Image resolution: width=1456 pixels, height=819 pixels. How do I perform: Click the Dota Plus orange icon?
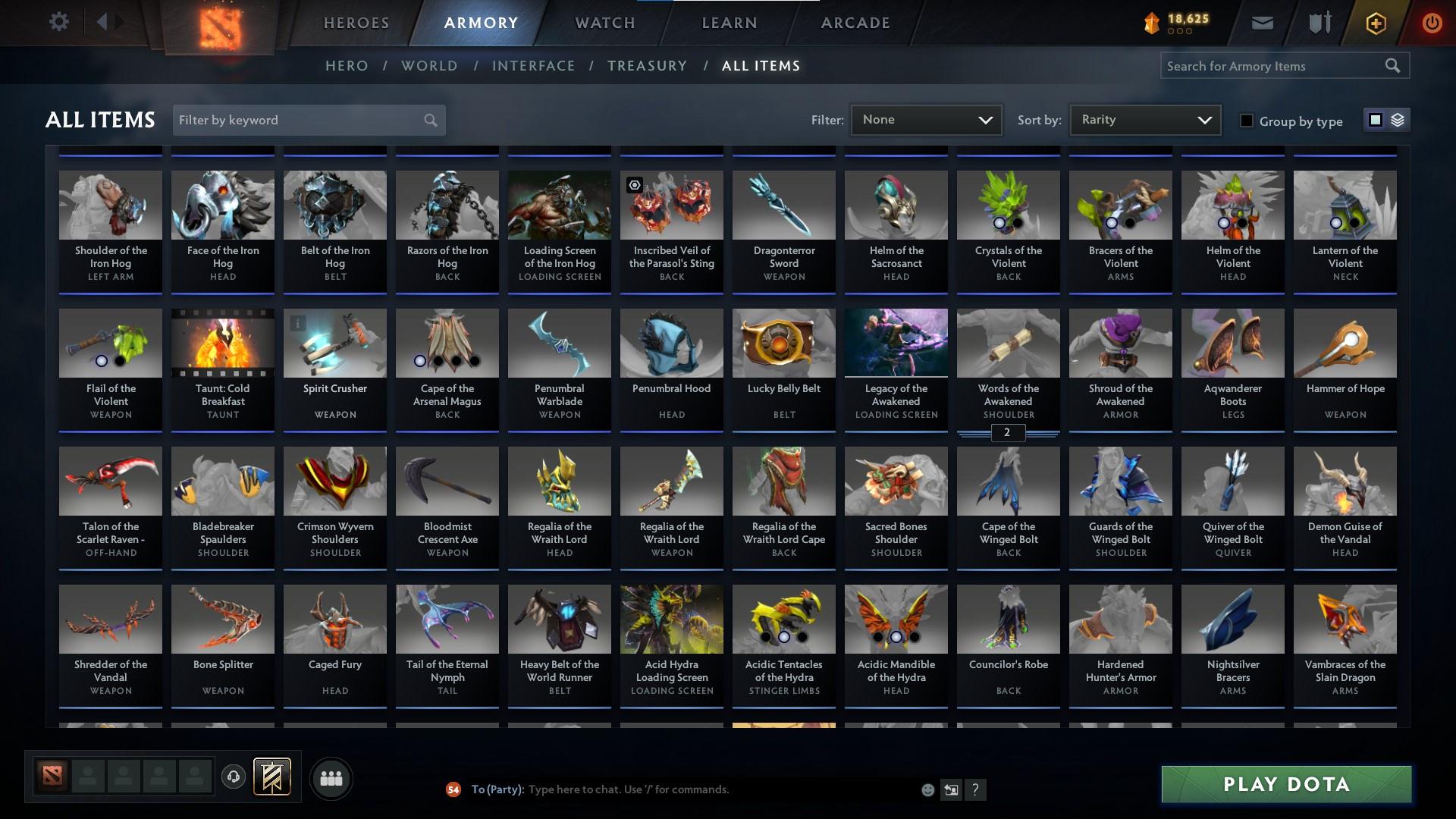tap(1375, 23)
